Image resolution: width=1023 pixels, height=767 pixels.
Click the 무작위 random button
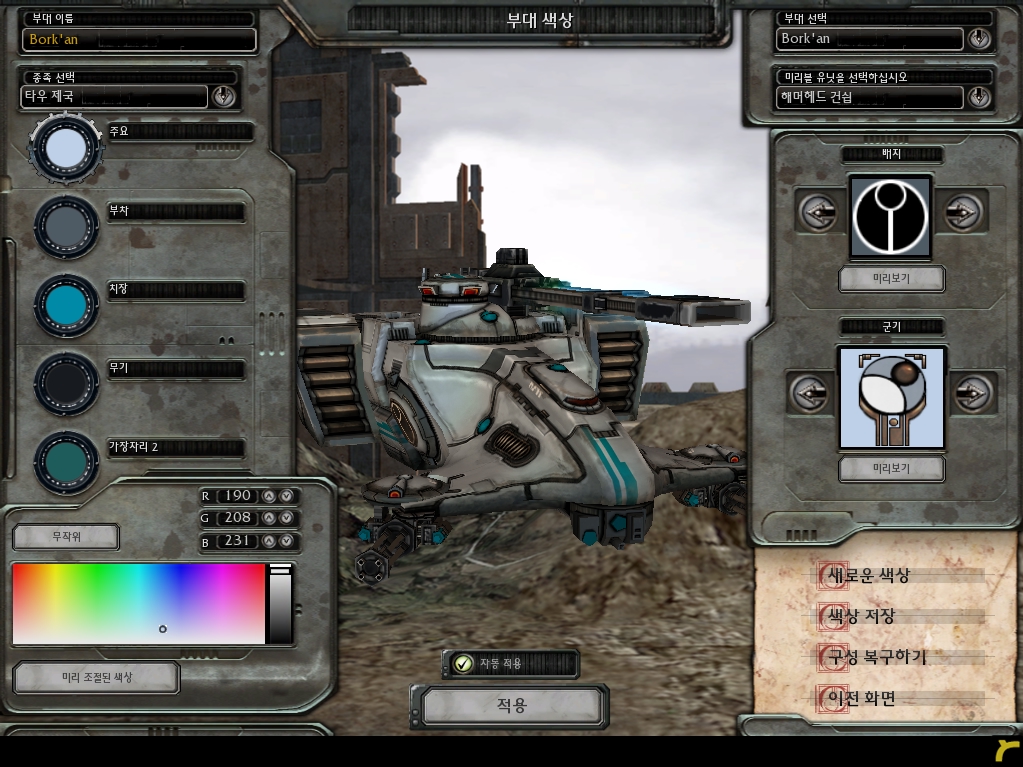pyautogui.click(x=65, y=537)
